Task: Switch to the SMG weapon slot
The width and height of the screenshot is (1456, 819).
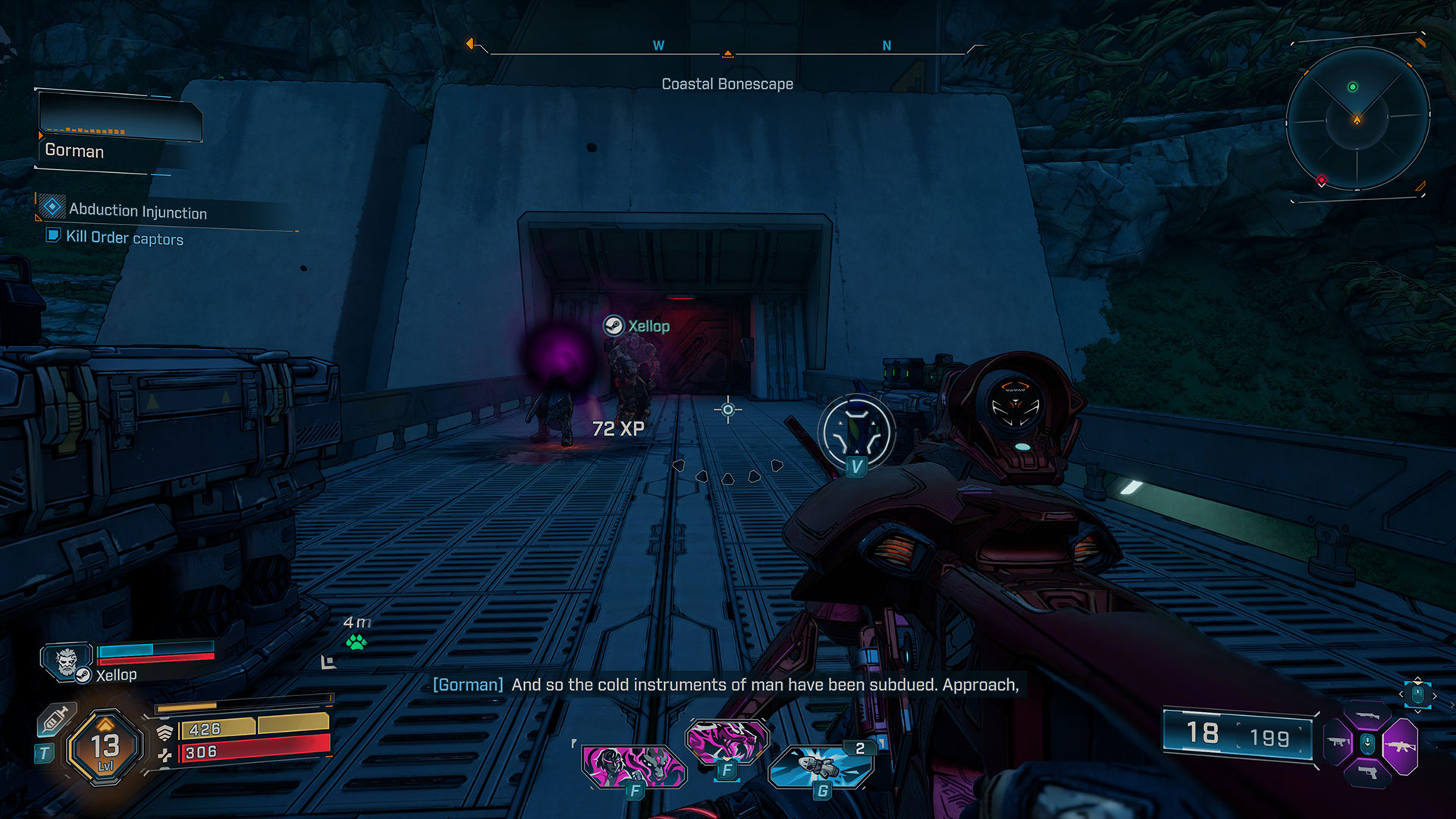Action: 1338,742
